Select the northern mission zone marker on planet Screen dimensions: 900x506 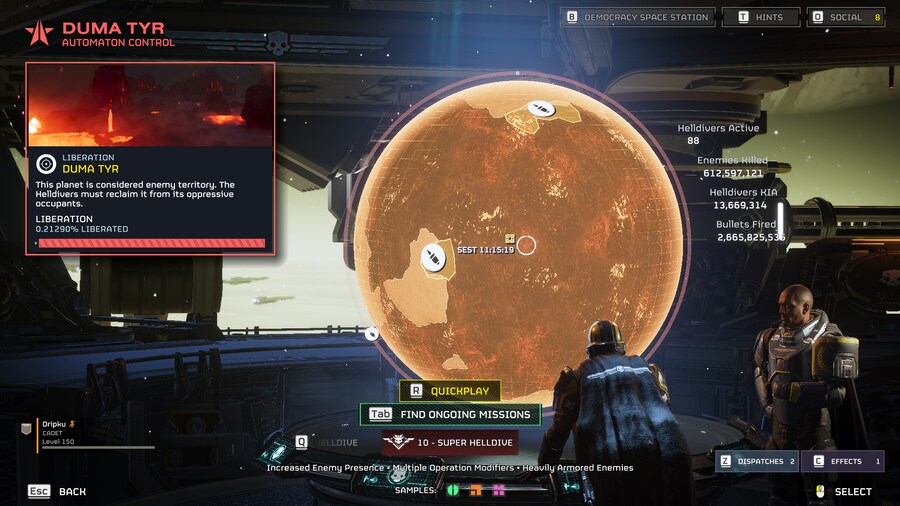click(541, 108)
